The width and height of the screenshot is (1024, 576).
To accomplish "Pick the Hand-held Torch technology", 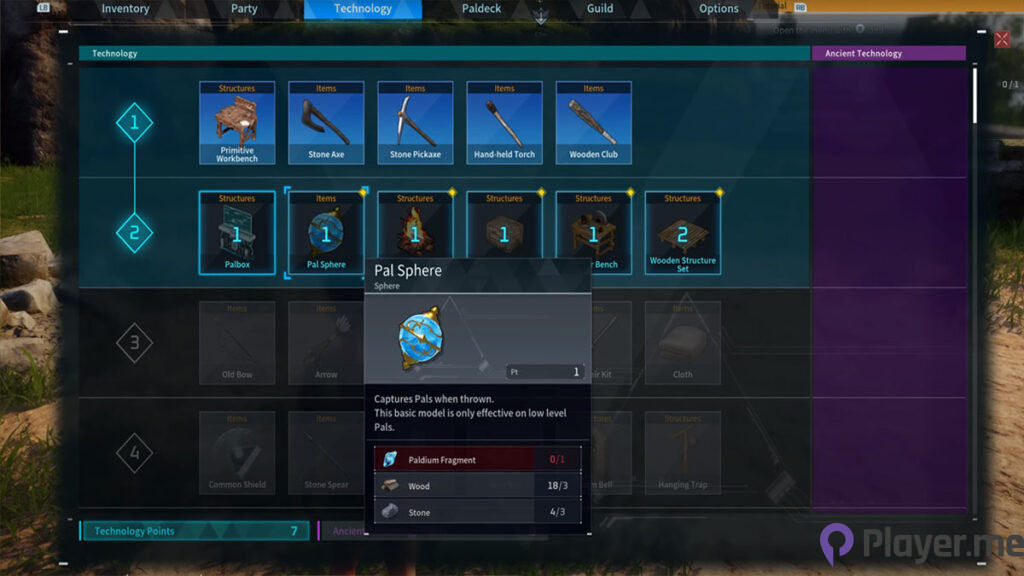I will (x=504, y=123).
